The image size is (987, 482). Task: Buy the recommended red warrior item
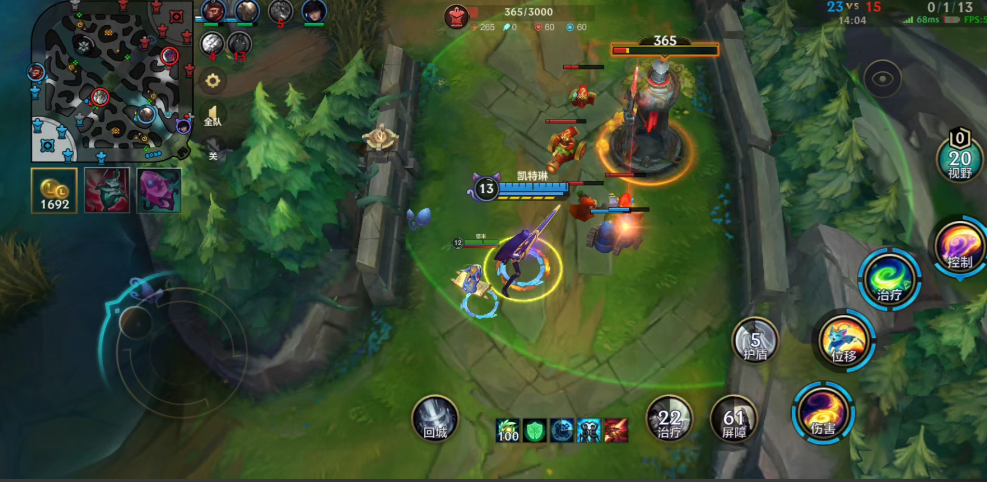(x=106, y=190)
